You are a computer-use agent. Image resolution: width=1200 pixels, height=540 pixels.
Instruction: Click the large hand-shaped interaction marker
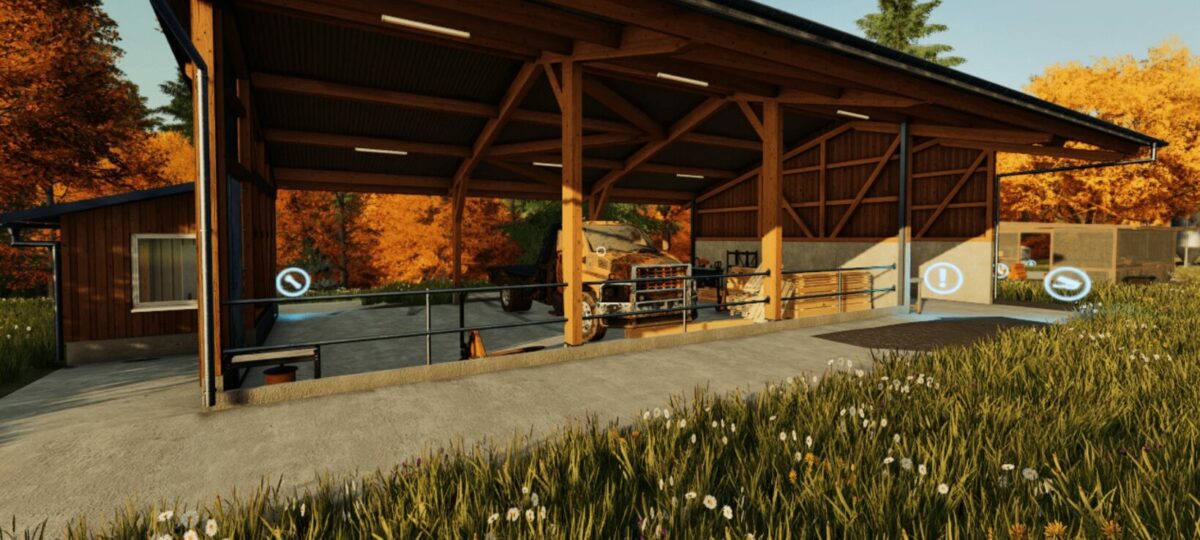pos(1067,284)
